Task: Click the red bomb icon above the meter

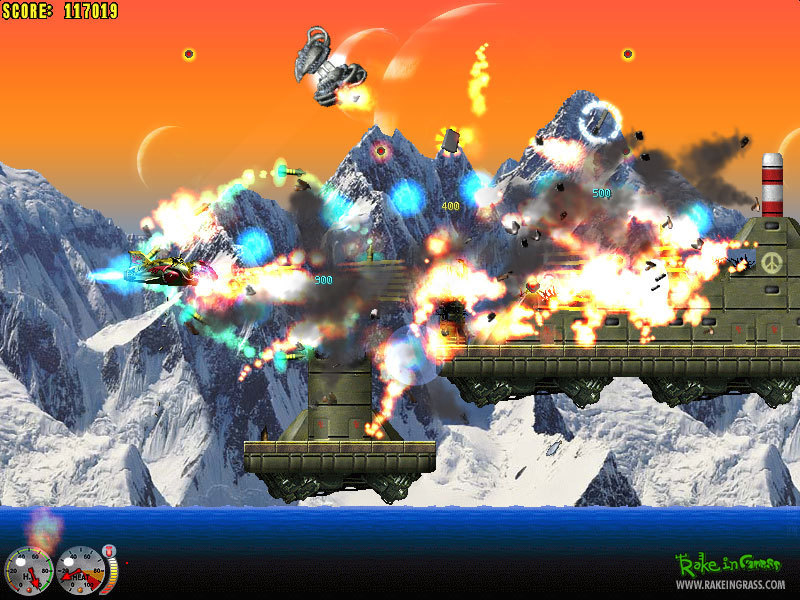Action: point(109,551)
